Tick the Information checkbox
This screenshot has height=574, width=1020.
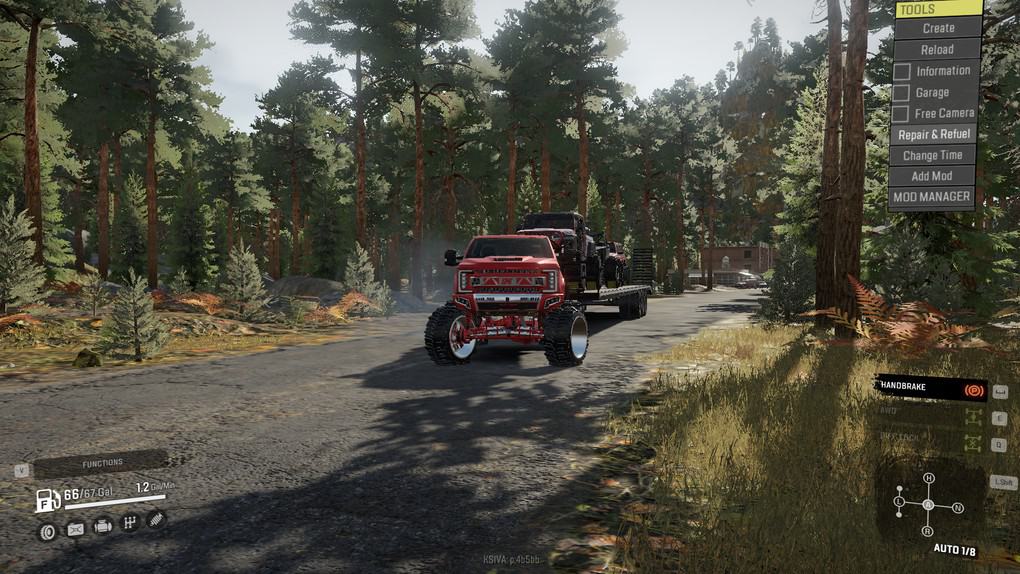902,71
